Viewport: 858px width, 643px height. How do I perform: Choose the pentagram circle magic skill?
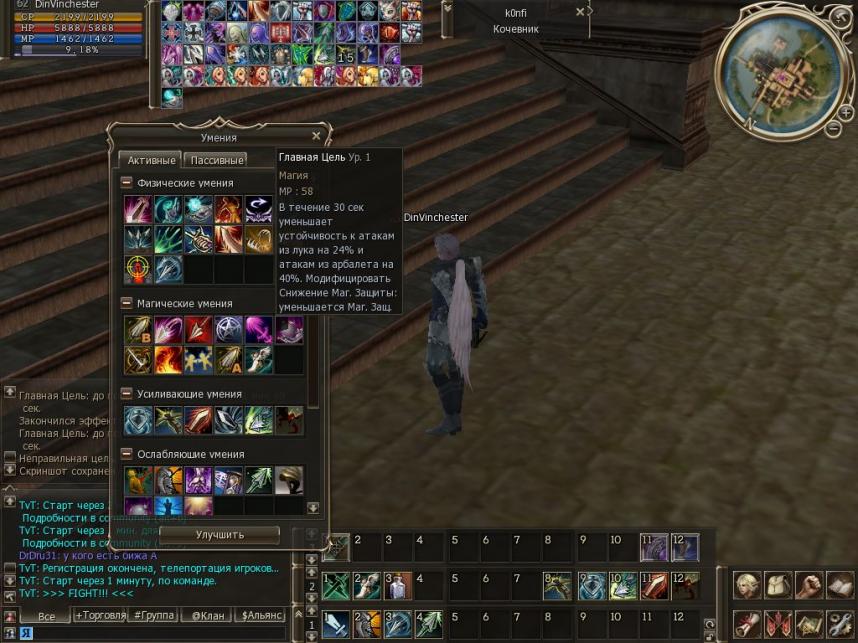click(x=229, y=329)
